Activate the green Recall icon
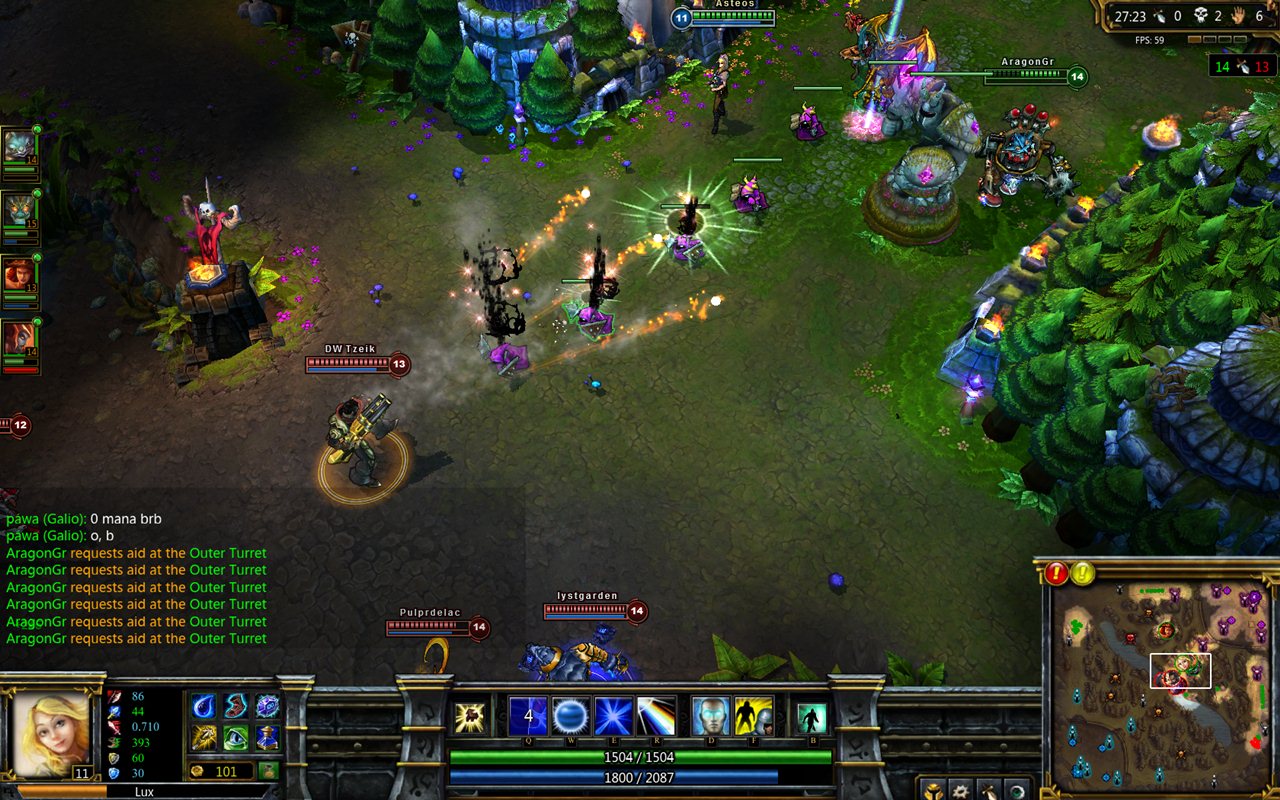This screenshot has height=800, width=1280. pos(811,717)
